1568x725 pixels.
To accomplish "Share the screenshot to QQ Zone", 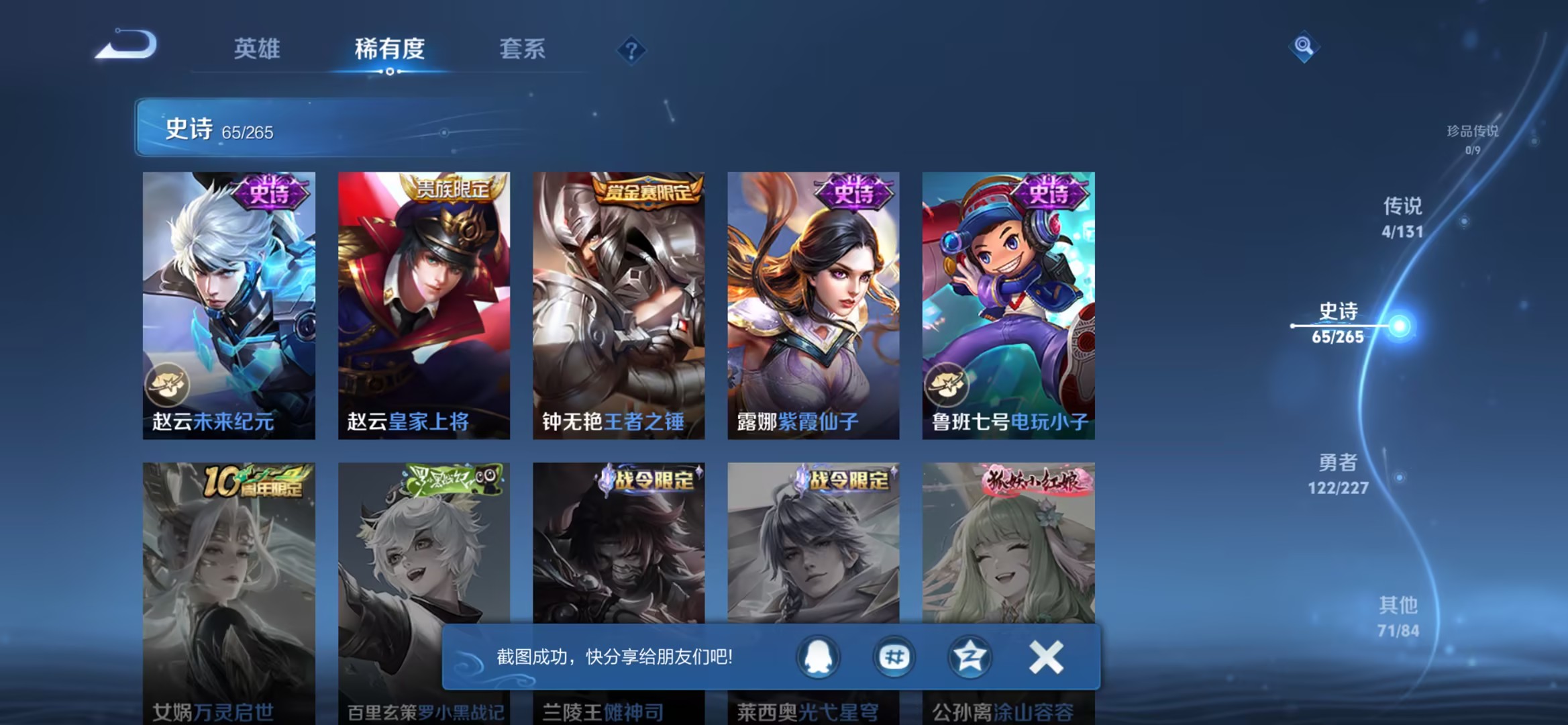I will pyautogui.click(x=969, y=657).
